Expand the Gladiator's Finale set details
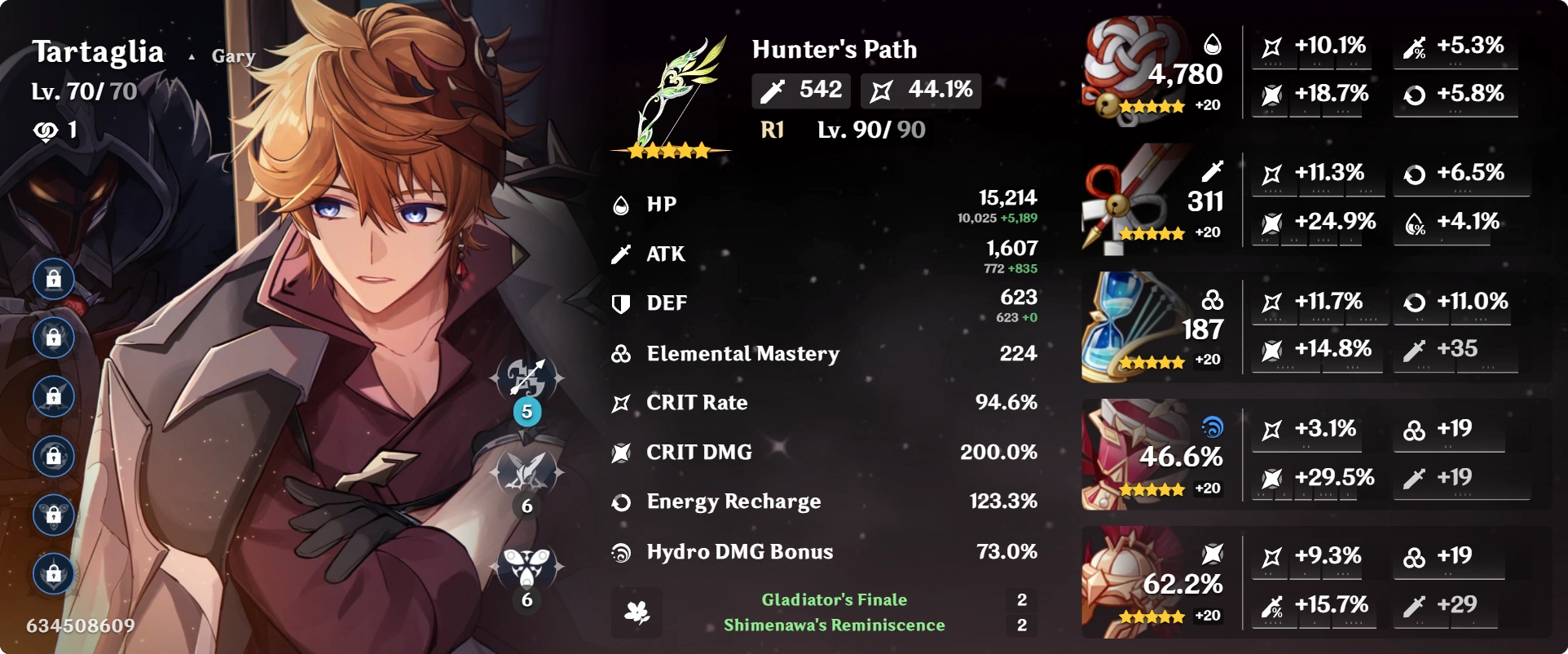The height and width of the screenshot is (654, 1568). pos(833,599)
